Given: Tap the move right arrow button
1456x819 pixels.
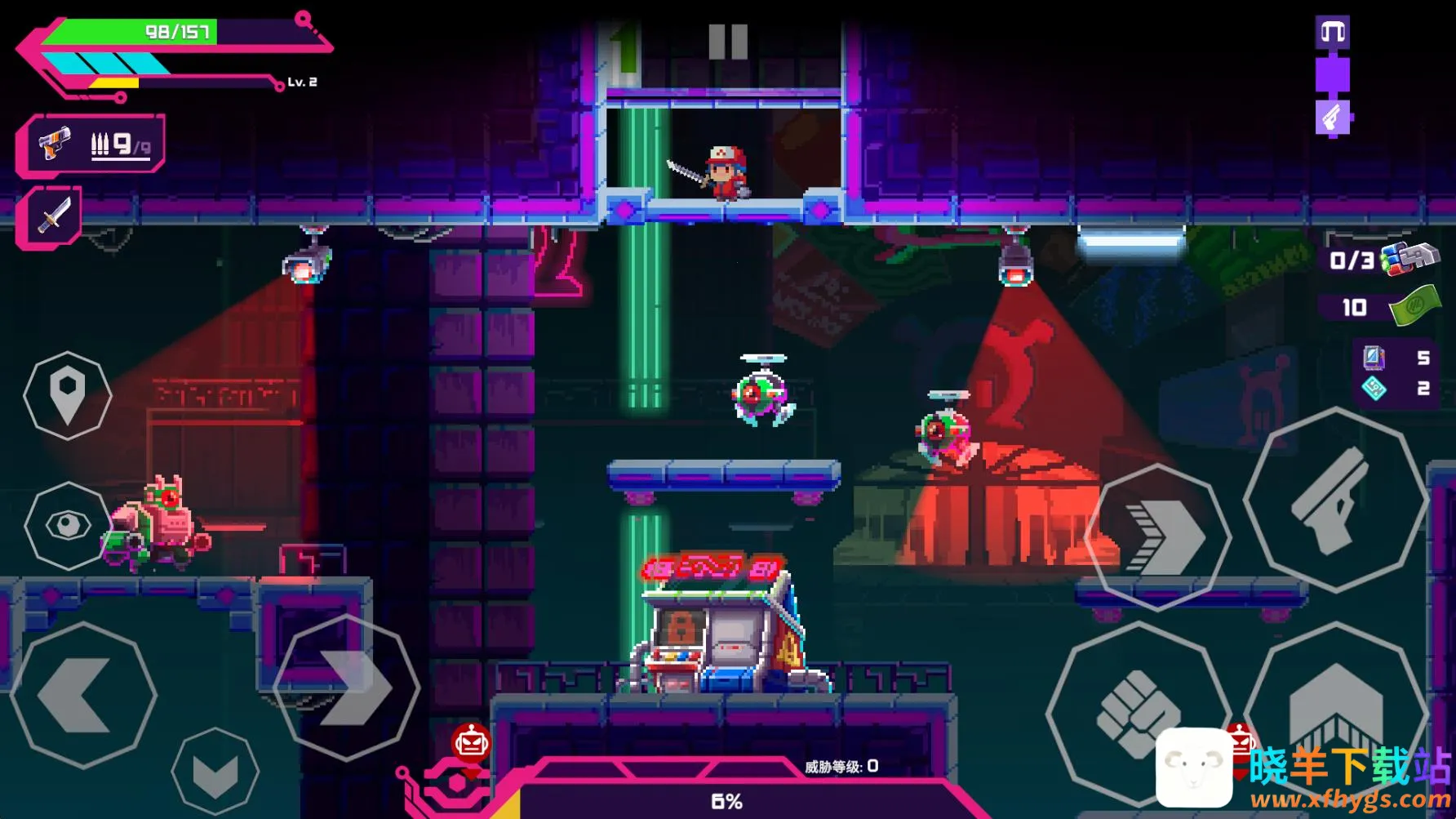Looking at the screenshot, I should pyautogui.click(x=348, y=688).
